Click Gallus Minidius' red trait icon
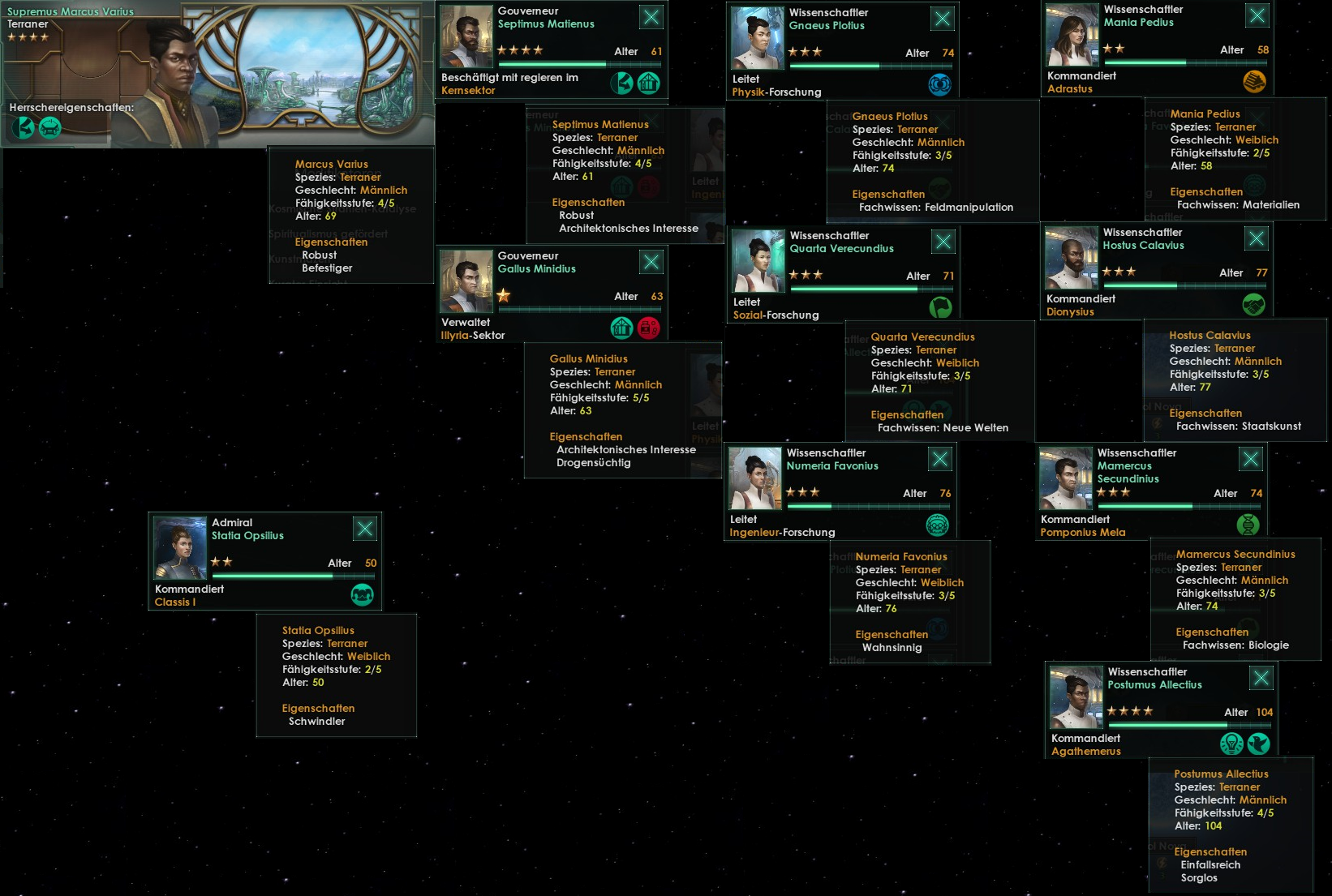1332x896 pixels. click(x=648, y=328)
